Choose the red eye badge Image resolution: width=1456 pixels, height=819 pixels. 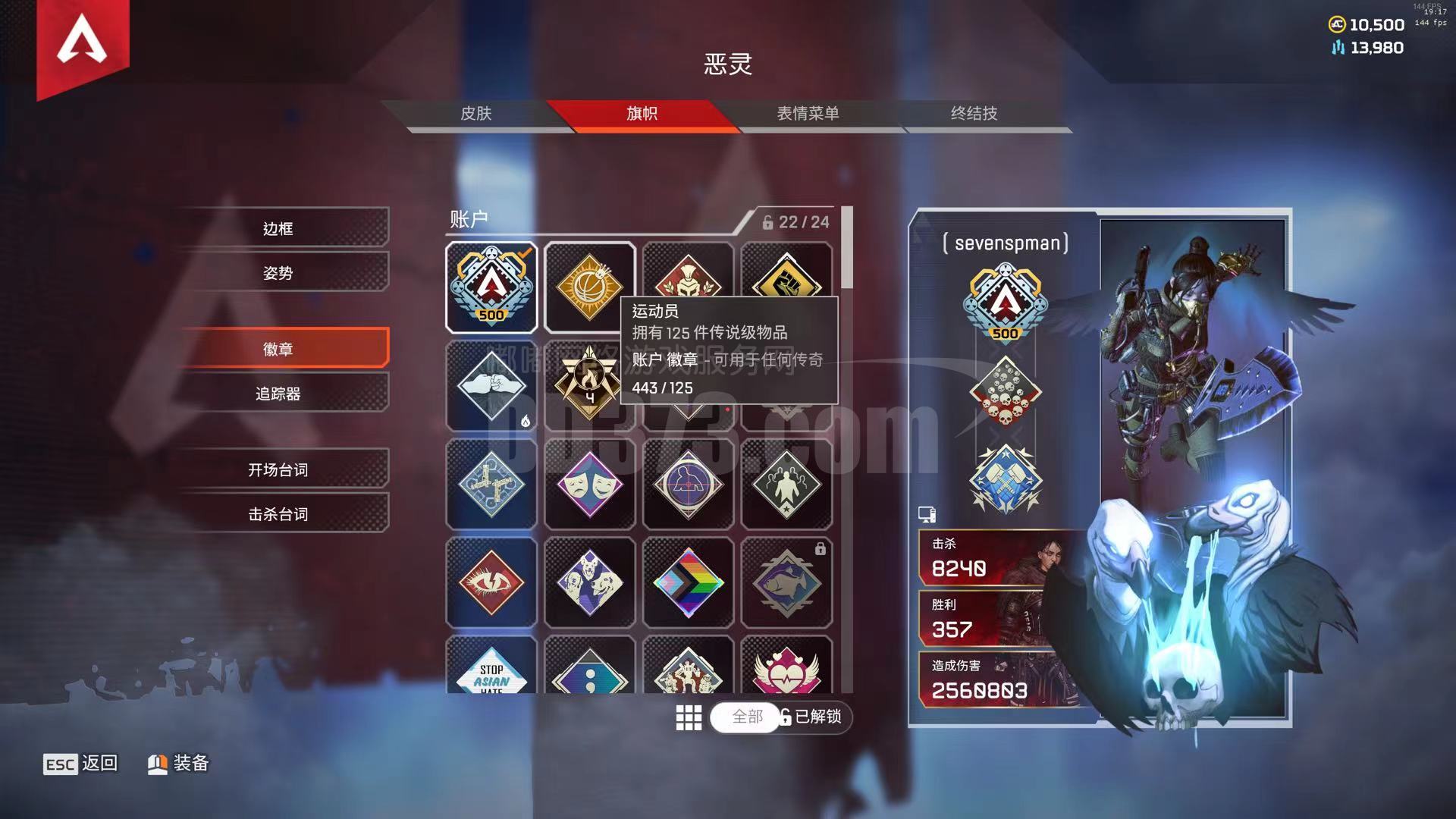tap(491, 582)
